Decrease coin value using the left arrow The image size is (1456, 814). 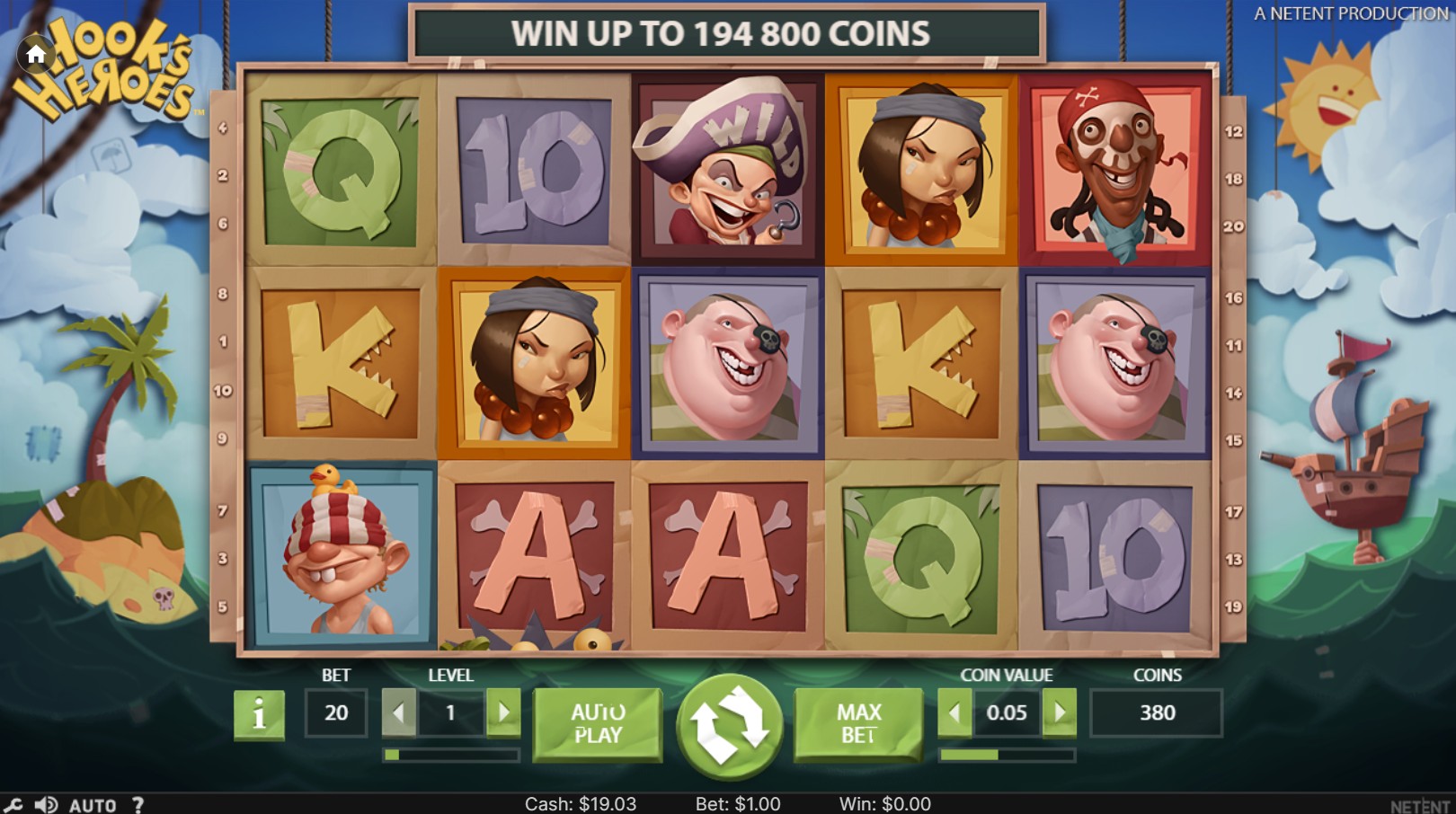pyautogui.click(x=954, y=712)
